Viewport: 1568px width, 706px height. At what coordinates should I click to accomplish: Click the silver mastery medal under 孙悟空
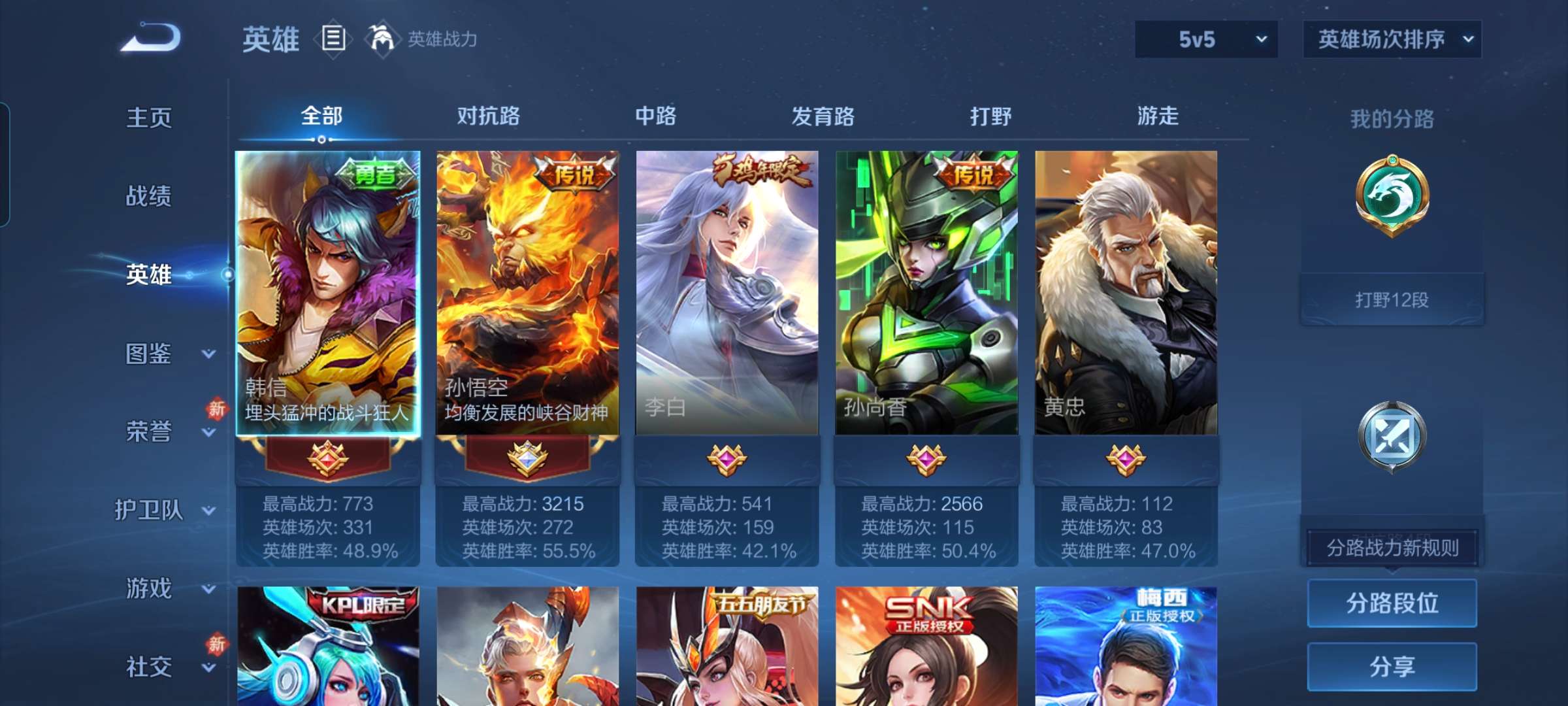(x=528, y=460)
